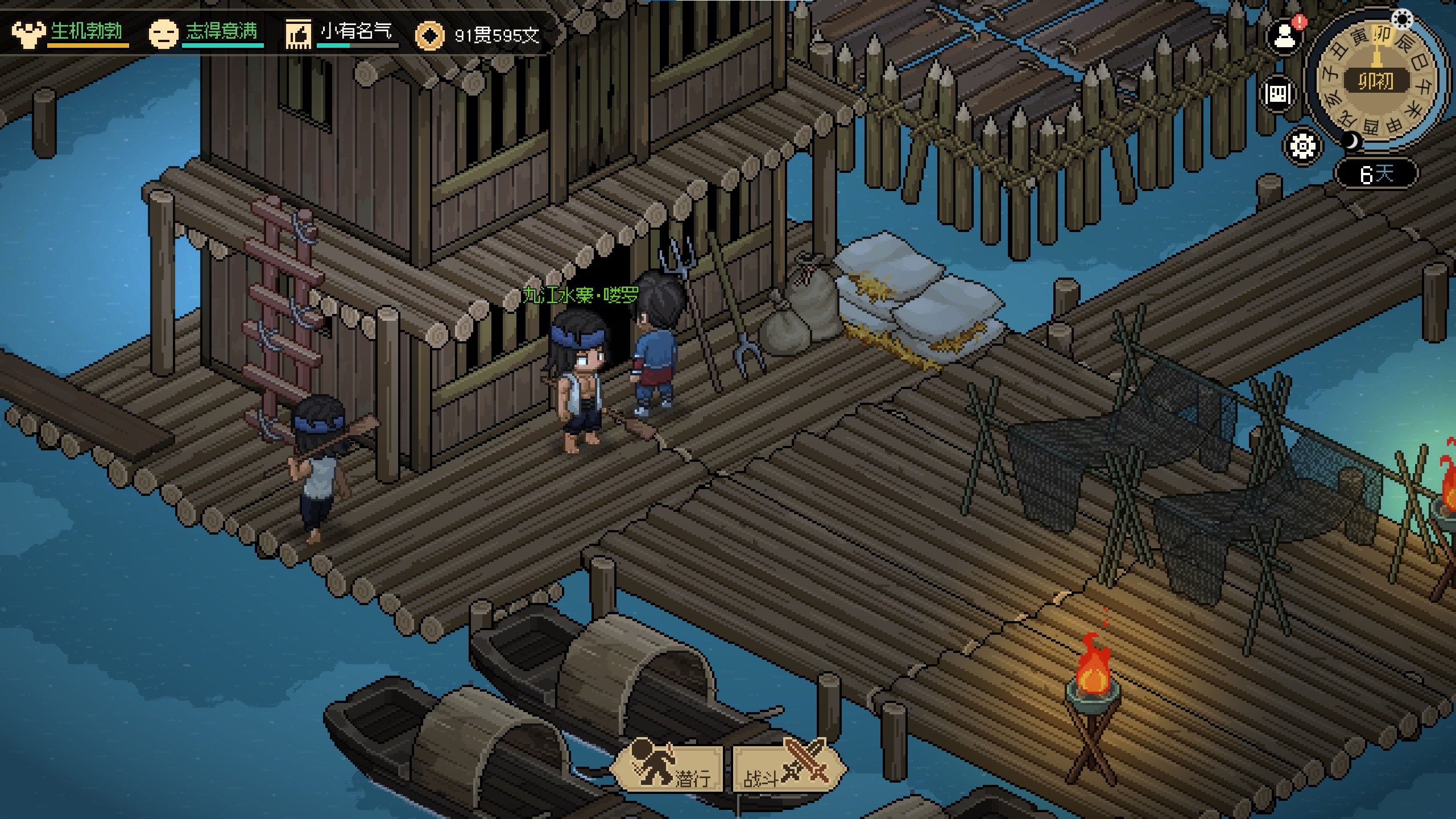Toggle 潜行 stealth mode
The height and width of the screenshot is (819, 1456).
[x=668, y=768]
